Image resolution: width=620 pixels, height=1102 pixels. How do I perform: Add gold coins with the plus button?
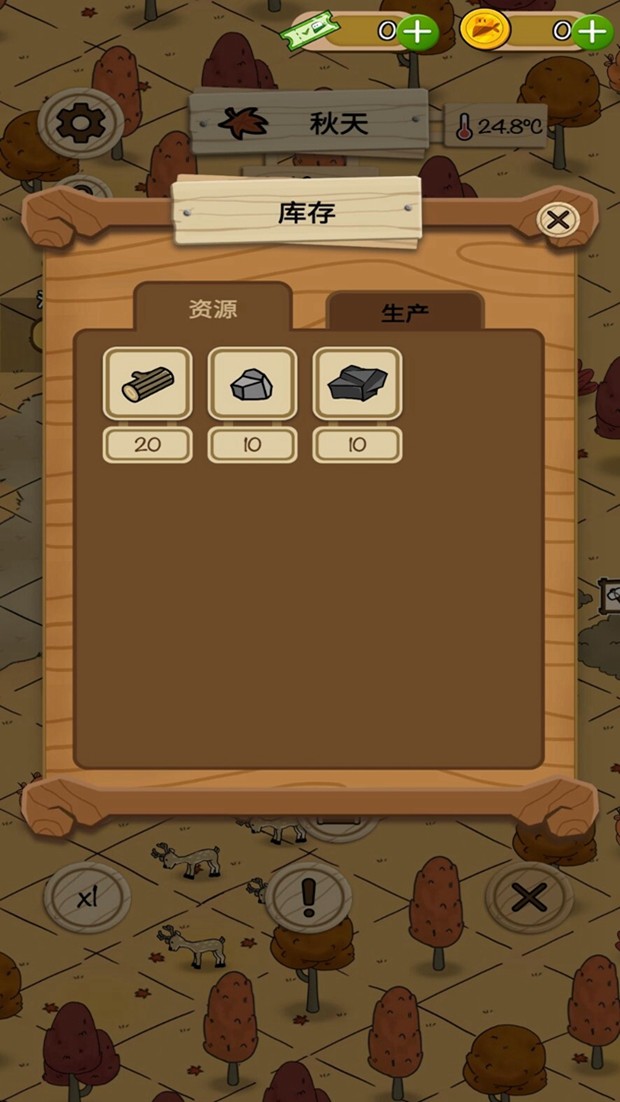[x=594, y=32]
